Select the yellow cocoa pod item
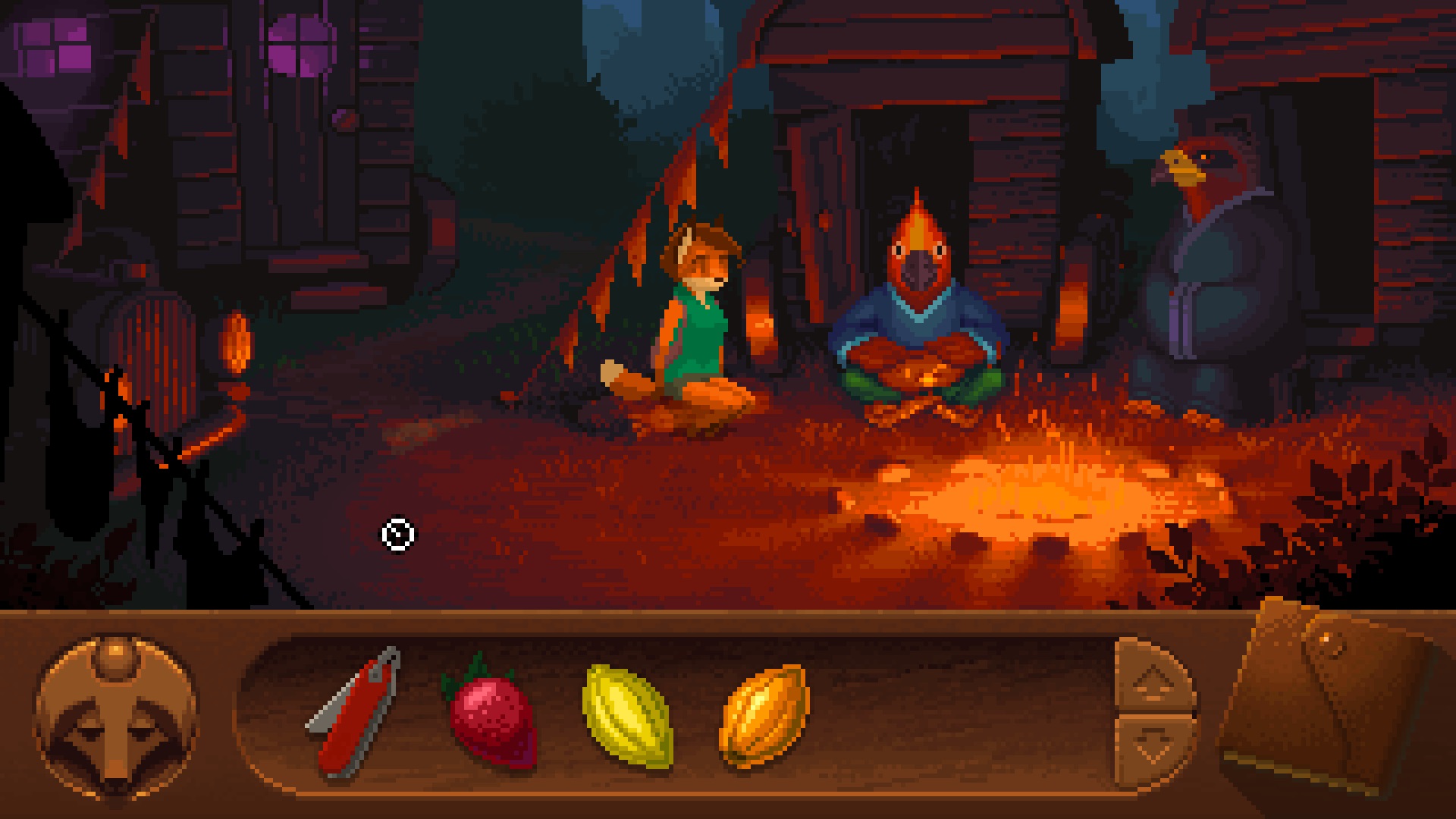Viewport: 1456px width, 819px height. tap(628, 715)
